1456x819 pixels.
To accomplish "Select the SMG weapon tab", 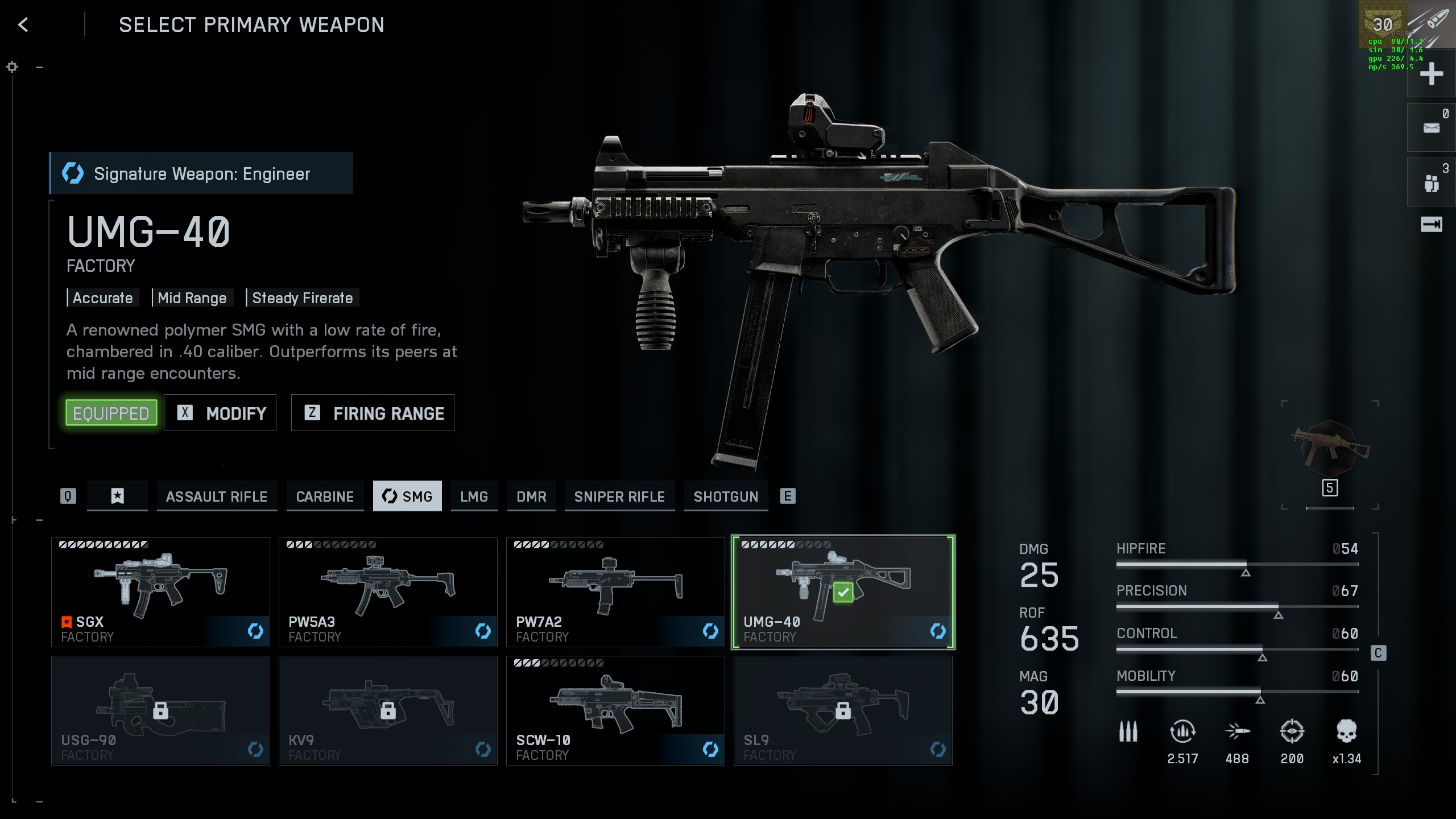I will point(407,497).
